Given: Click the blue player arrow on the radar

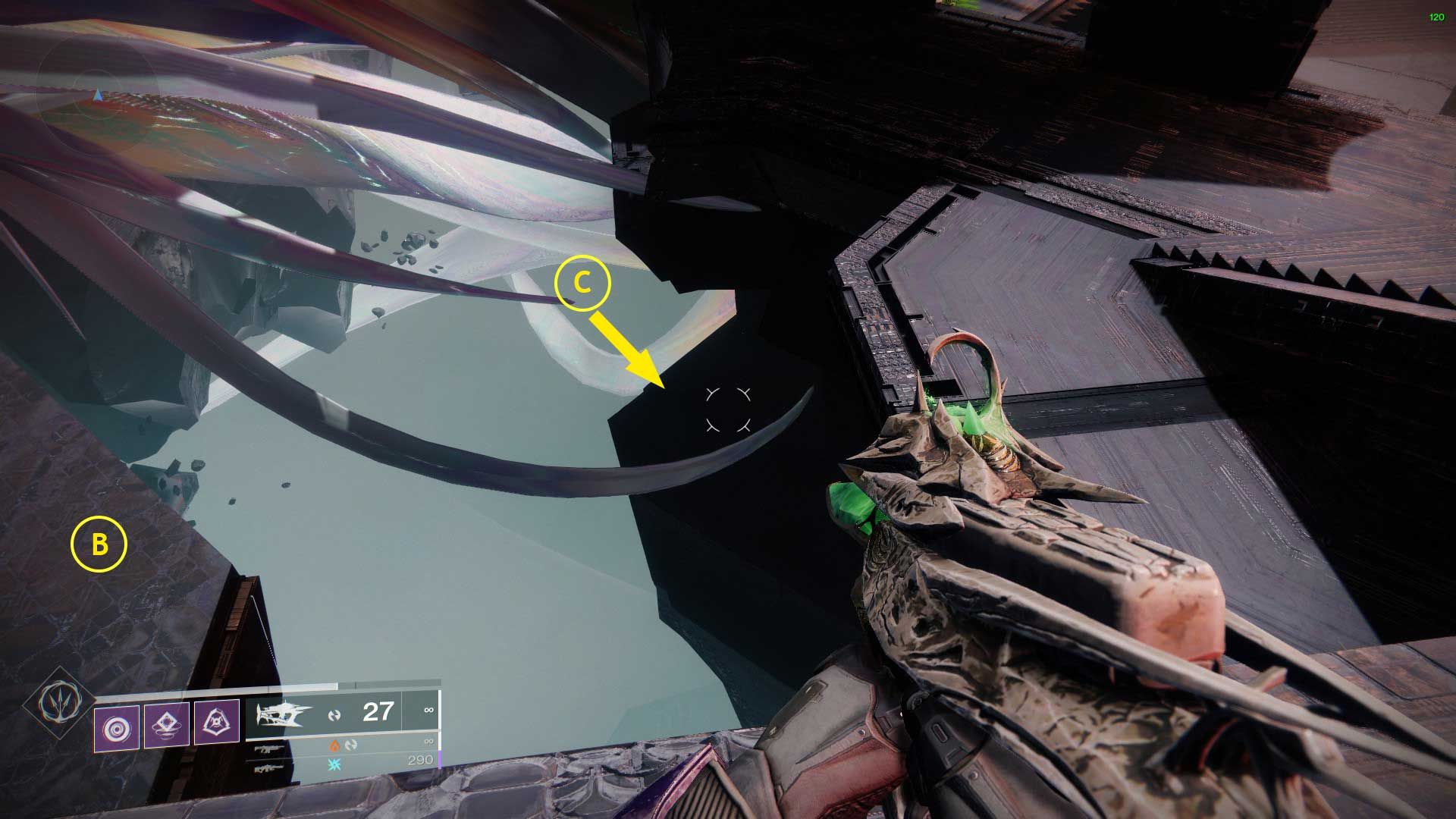Looking at the screenshot, I should point(99,96).
